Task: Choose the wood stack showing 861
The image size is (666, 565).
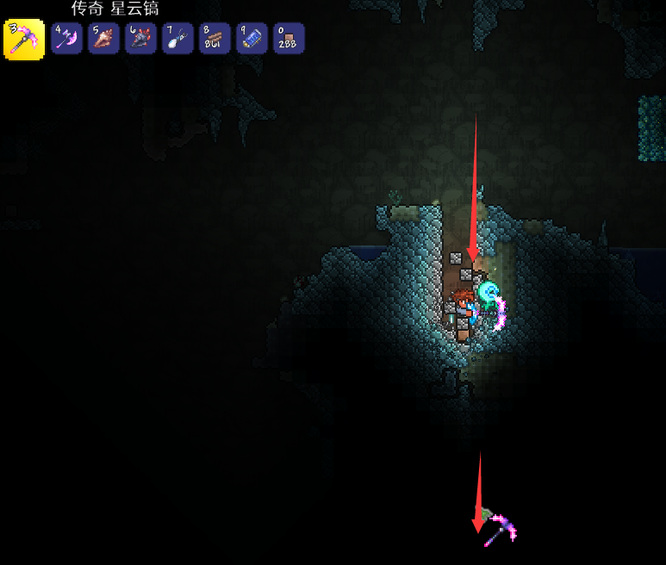Action: pyautogui.click(x=214, y=39)
